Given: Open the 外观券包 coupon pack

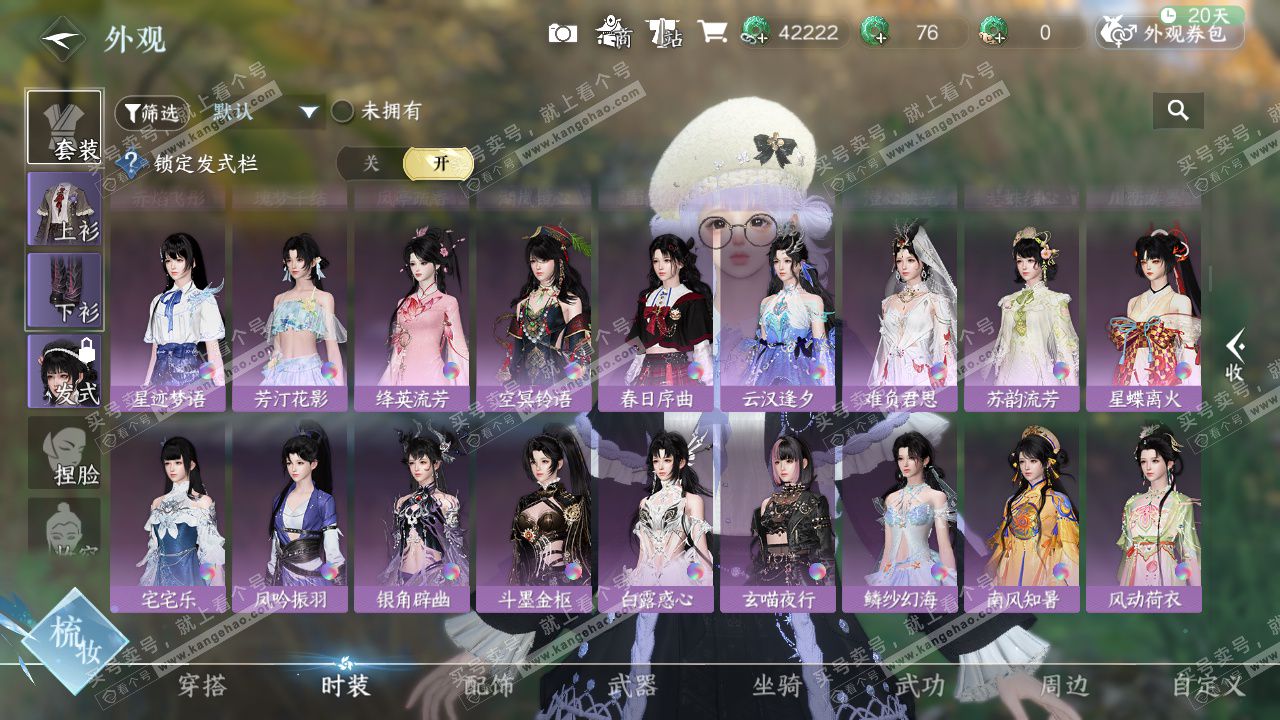Looking at the screenshot, I should click(x=1170, y=33).
